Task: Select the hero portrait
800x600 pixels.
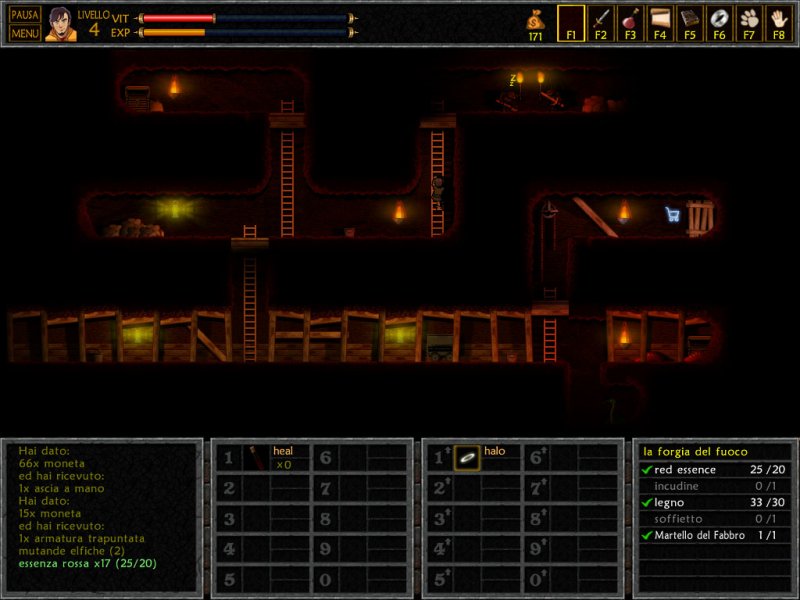Action: coord(60,24)
